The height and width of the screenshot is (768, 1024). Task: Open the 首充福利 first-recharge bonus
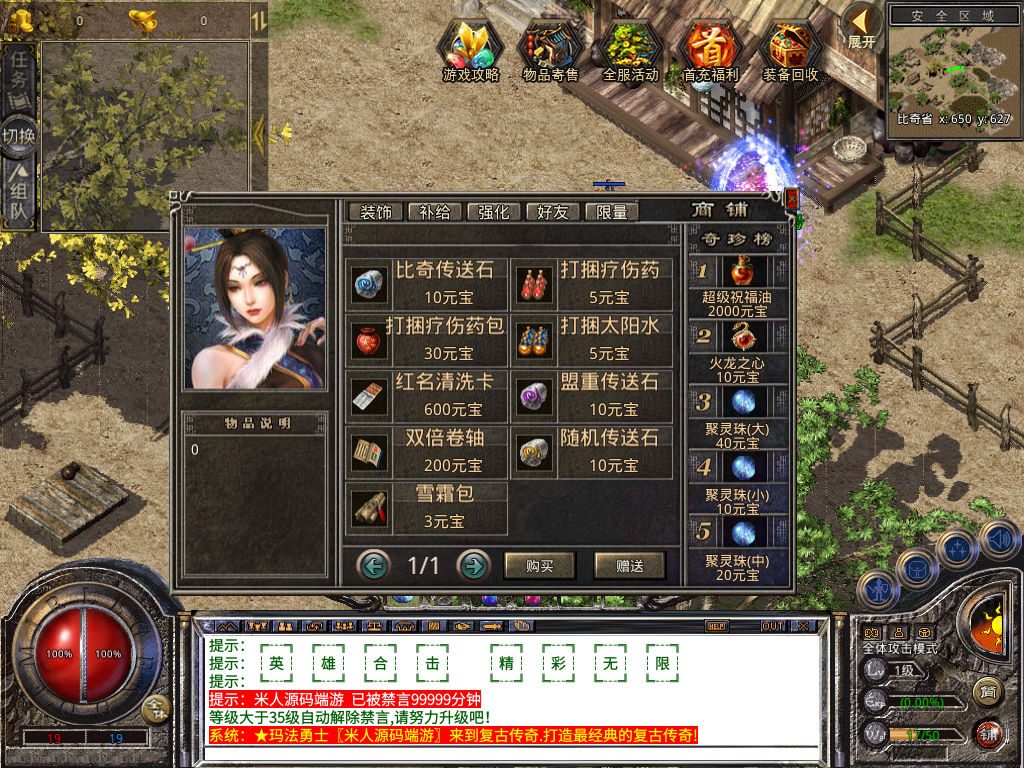click(710, 52)
